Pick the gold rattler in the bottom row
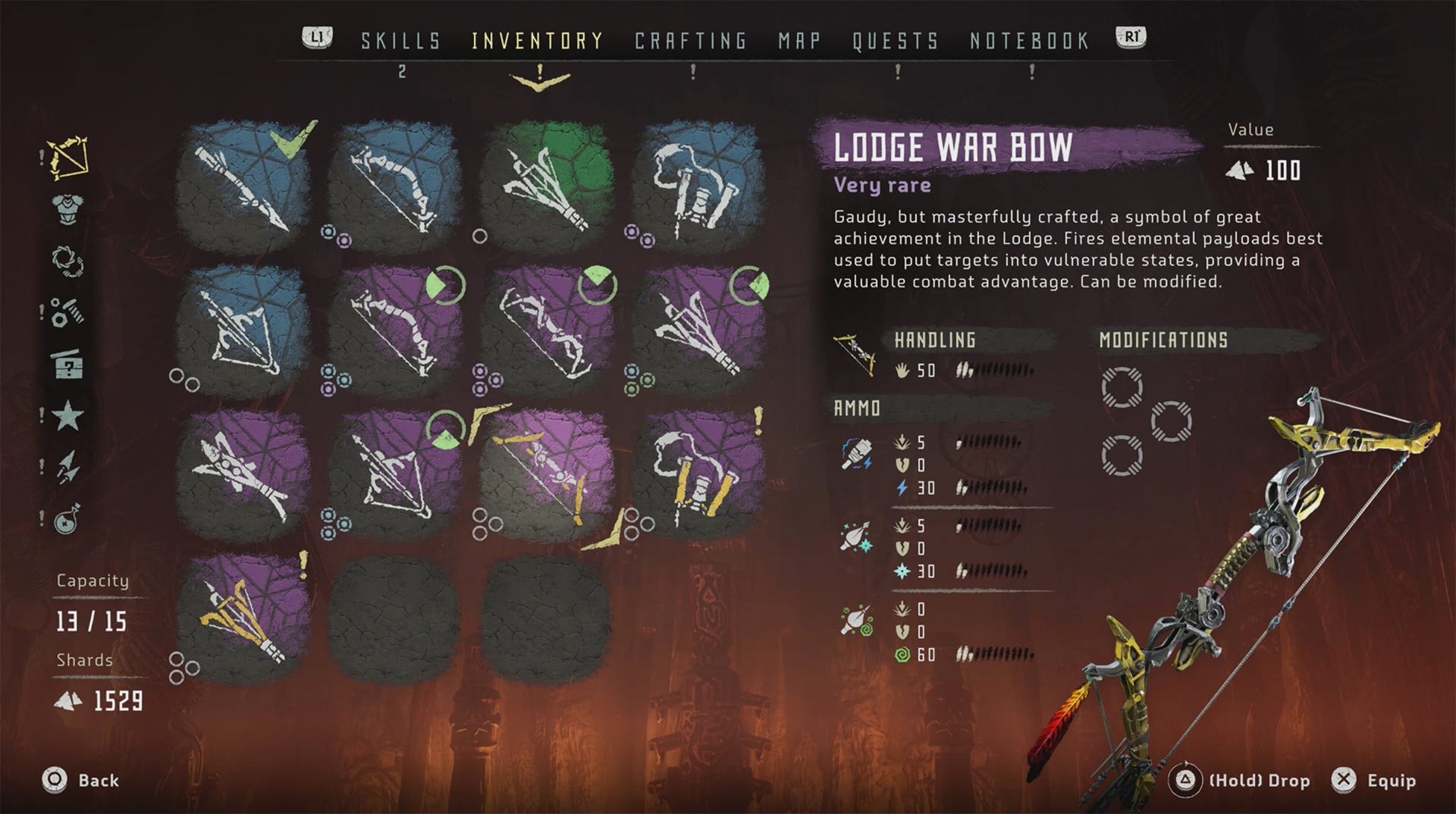The width and height of the screenshot is (1456, 814). [x=243, y=618]
